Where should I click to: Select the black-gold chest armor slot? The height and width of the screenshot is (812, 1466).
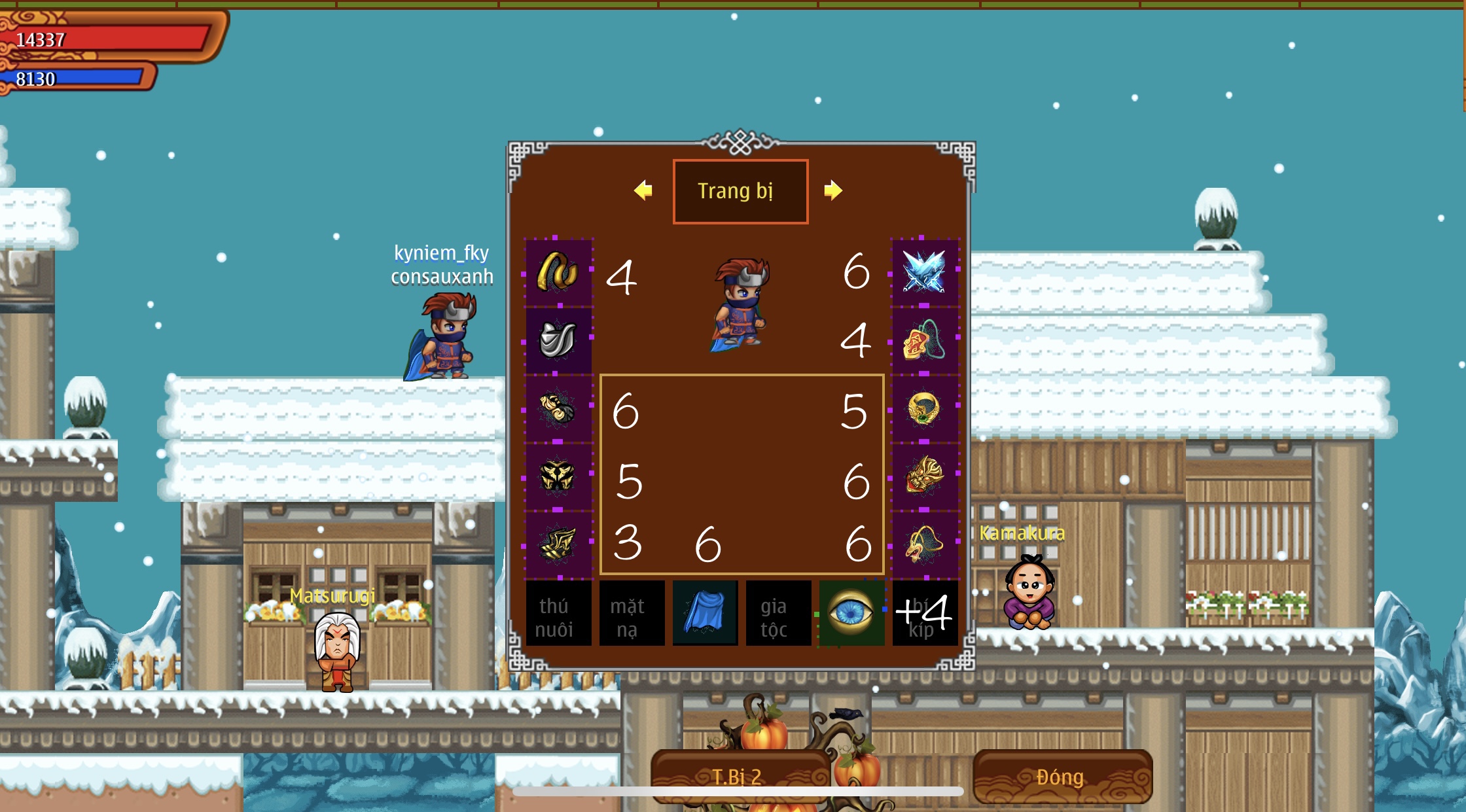[x=558, y=476]
